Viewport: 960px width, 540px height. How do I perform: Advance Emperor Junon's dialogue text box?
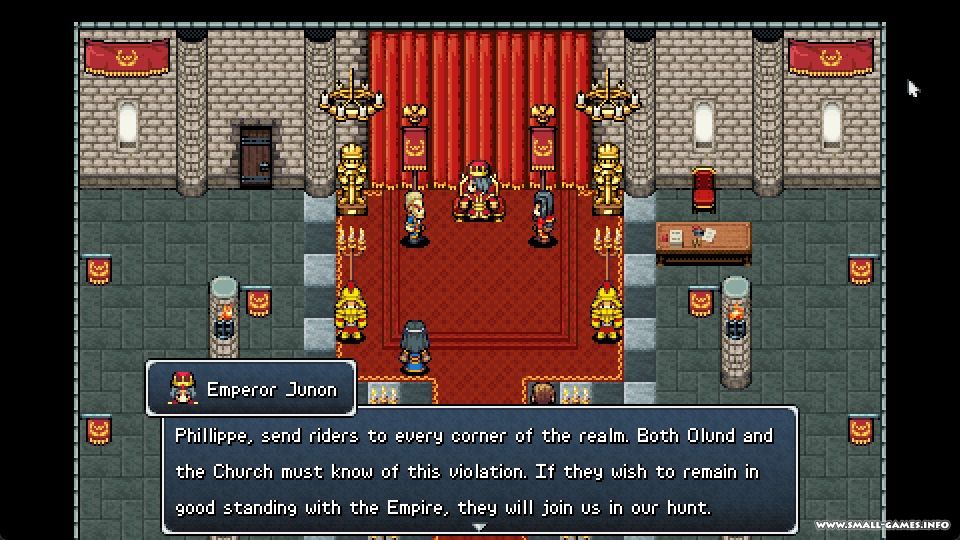pos(479,470)
